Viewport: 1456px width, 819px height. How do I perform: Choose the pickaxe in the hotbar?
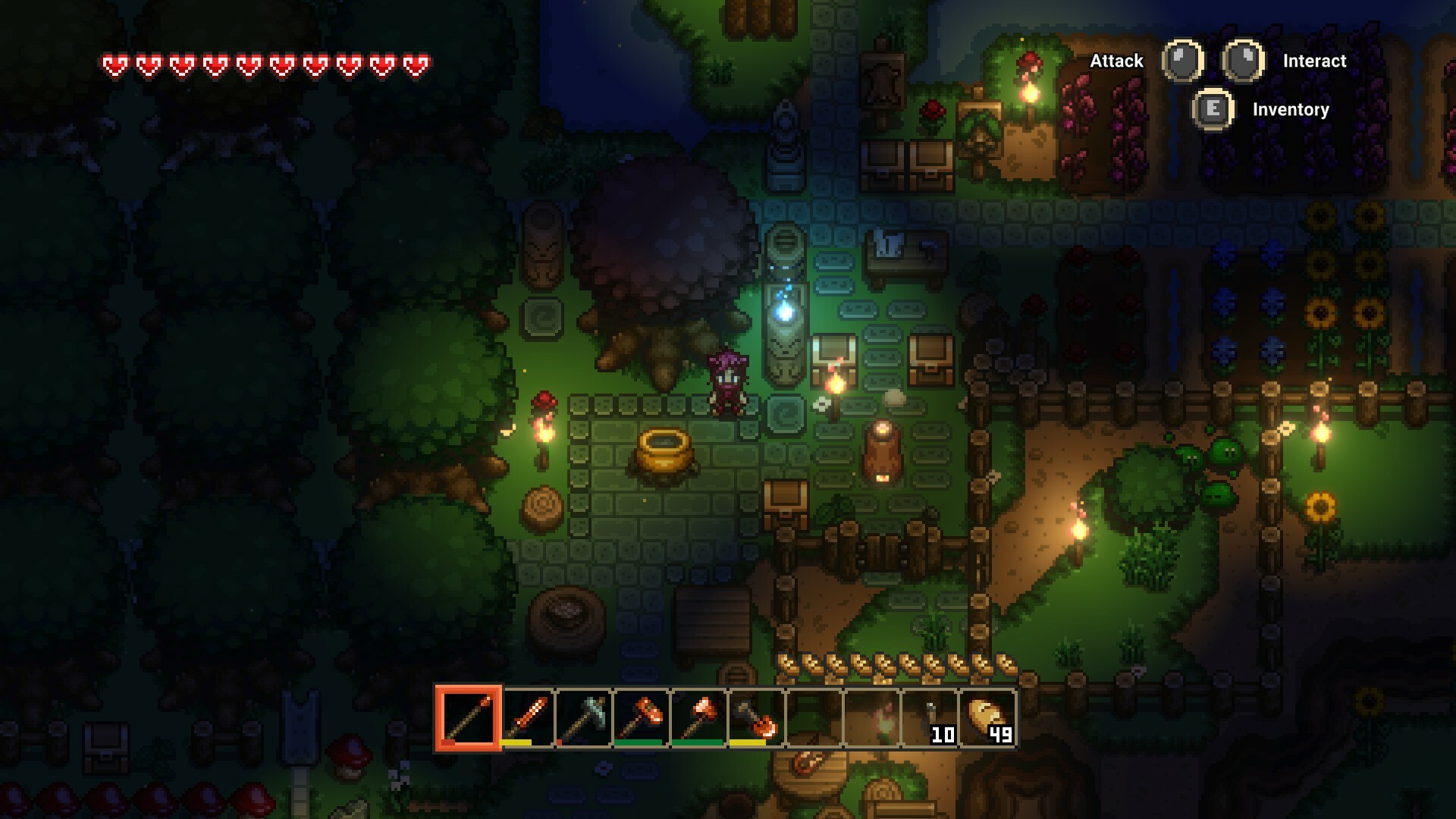[x=583, y=717]
